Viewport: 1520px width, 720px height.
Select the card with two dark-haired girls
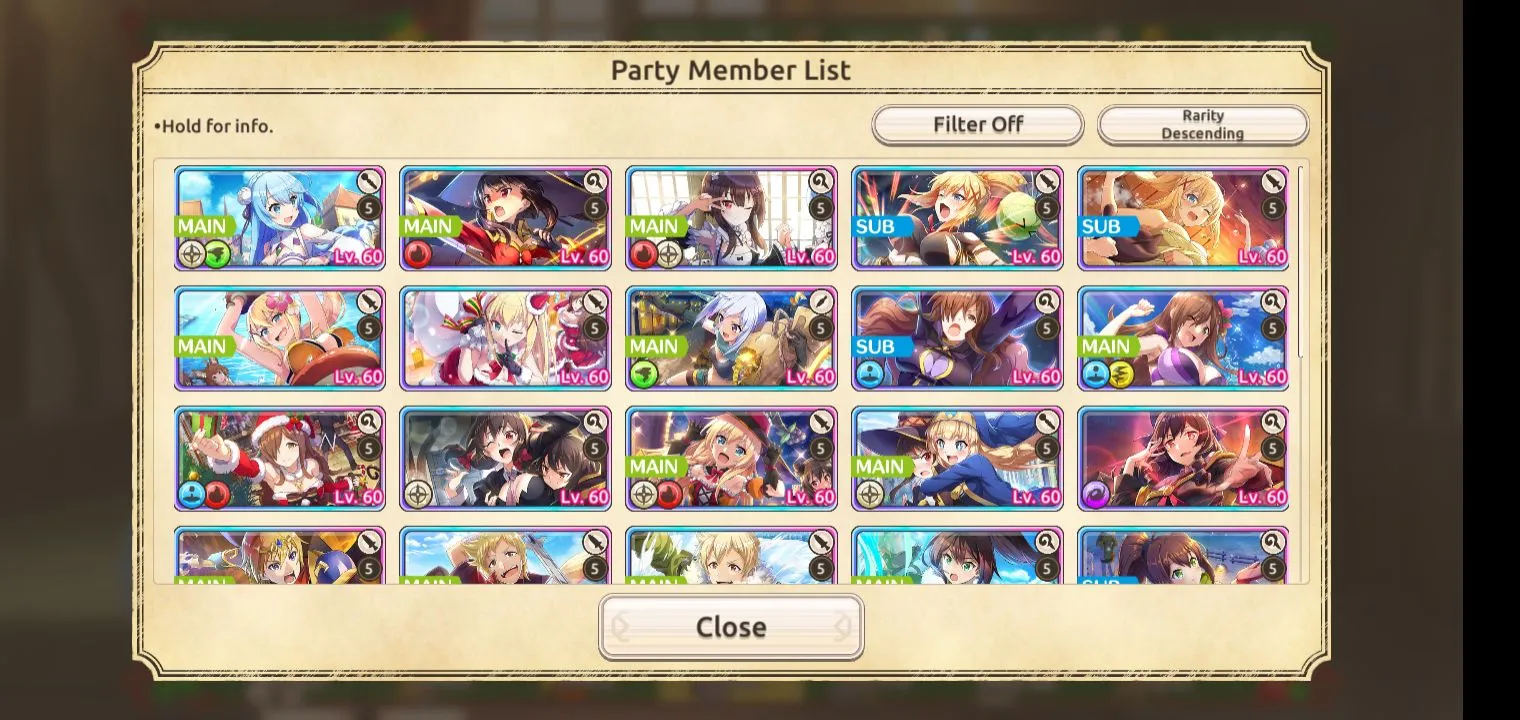pos(505,458)
